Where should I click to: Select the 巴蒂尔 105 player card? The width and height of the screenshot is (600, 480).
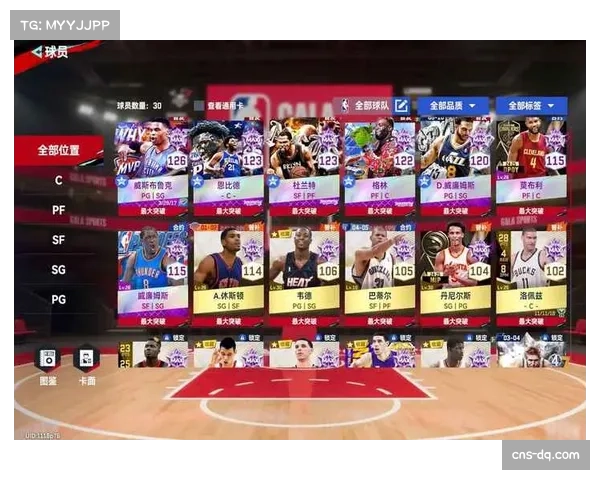tap(380, 270)
